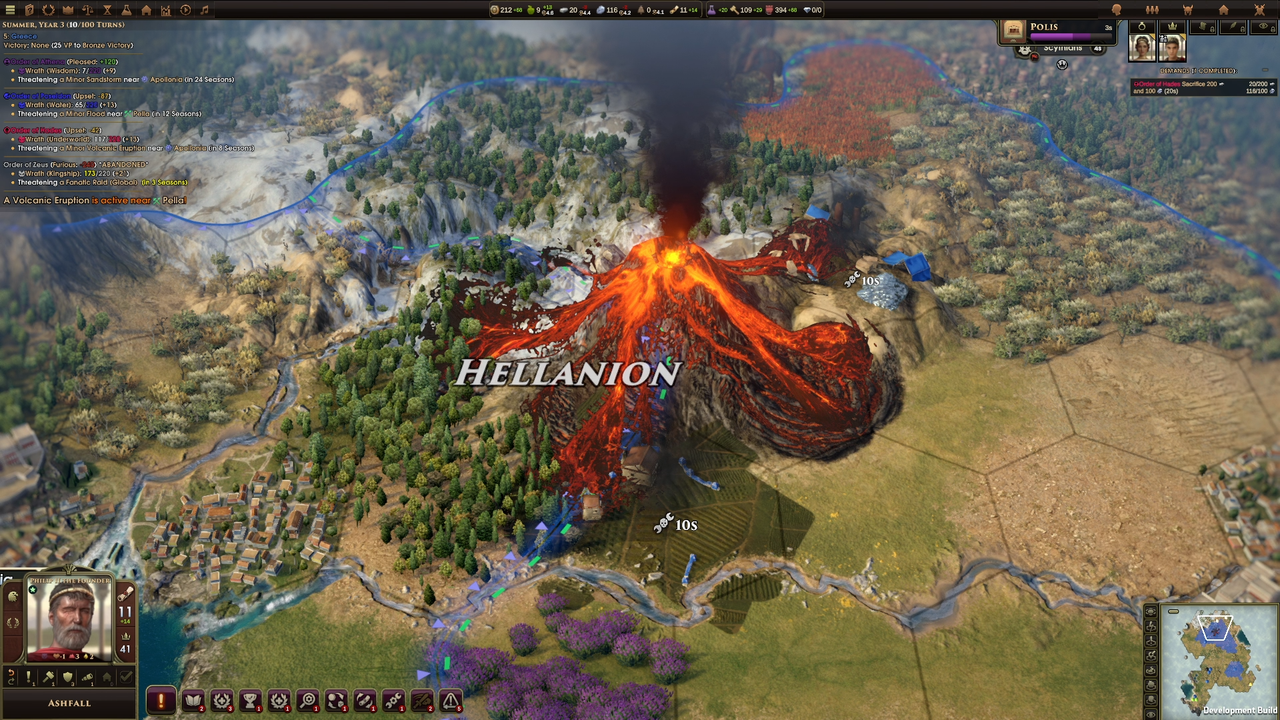Click the music note icon in top toolbar
The image size is (1280, 720).
204,10
